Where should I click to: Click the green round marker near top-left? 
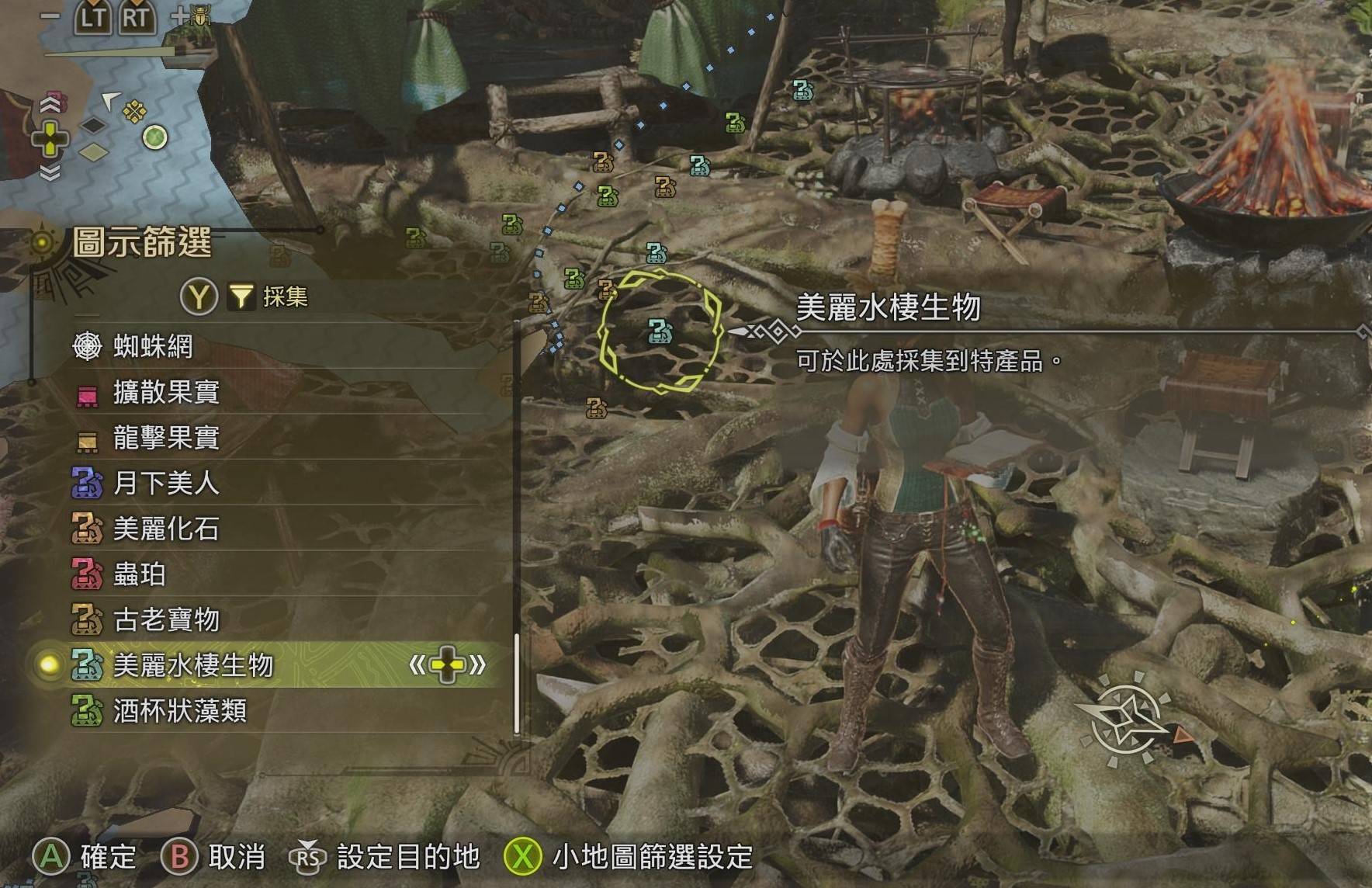click(155, 137)
